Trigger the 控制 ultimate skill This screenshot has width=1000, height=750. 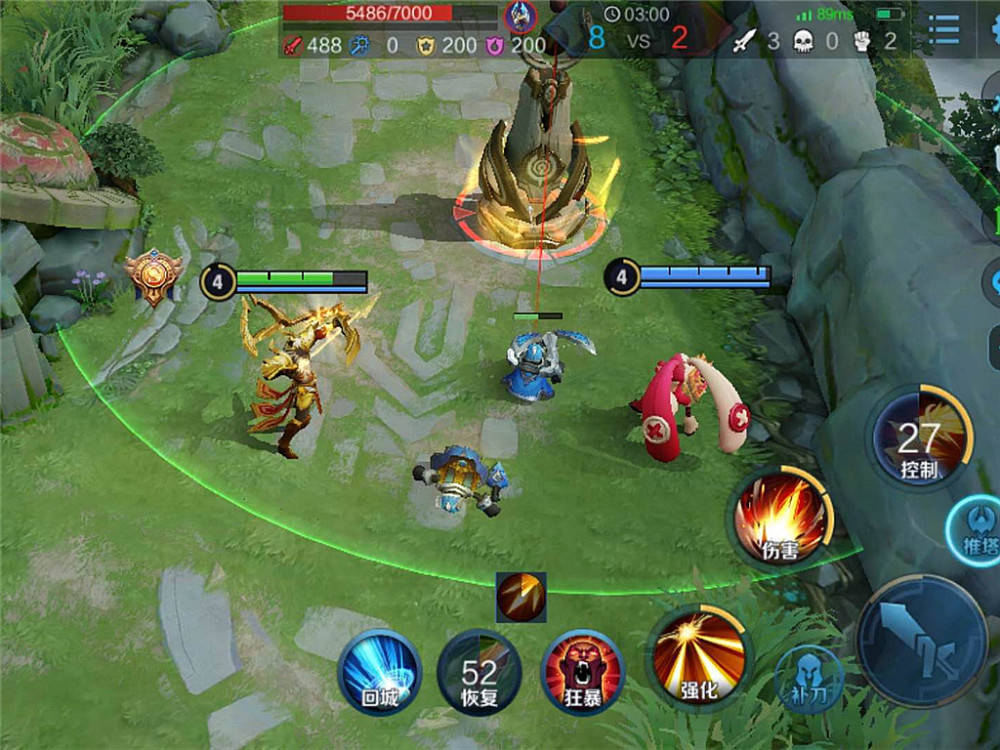919,439
